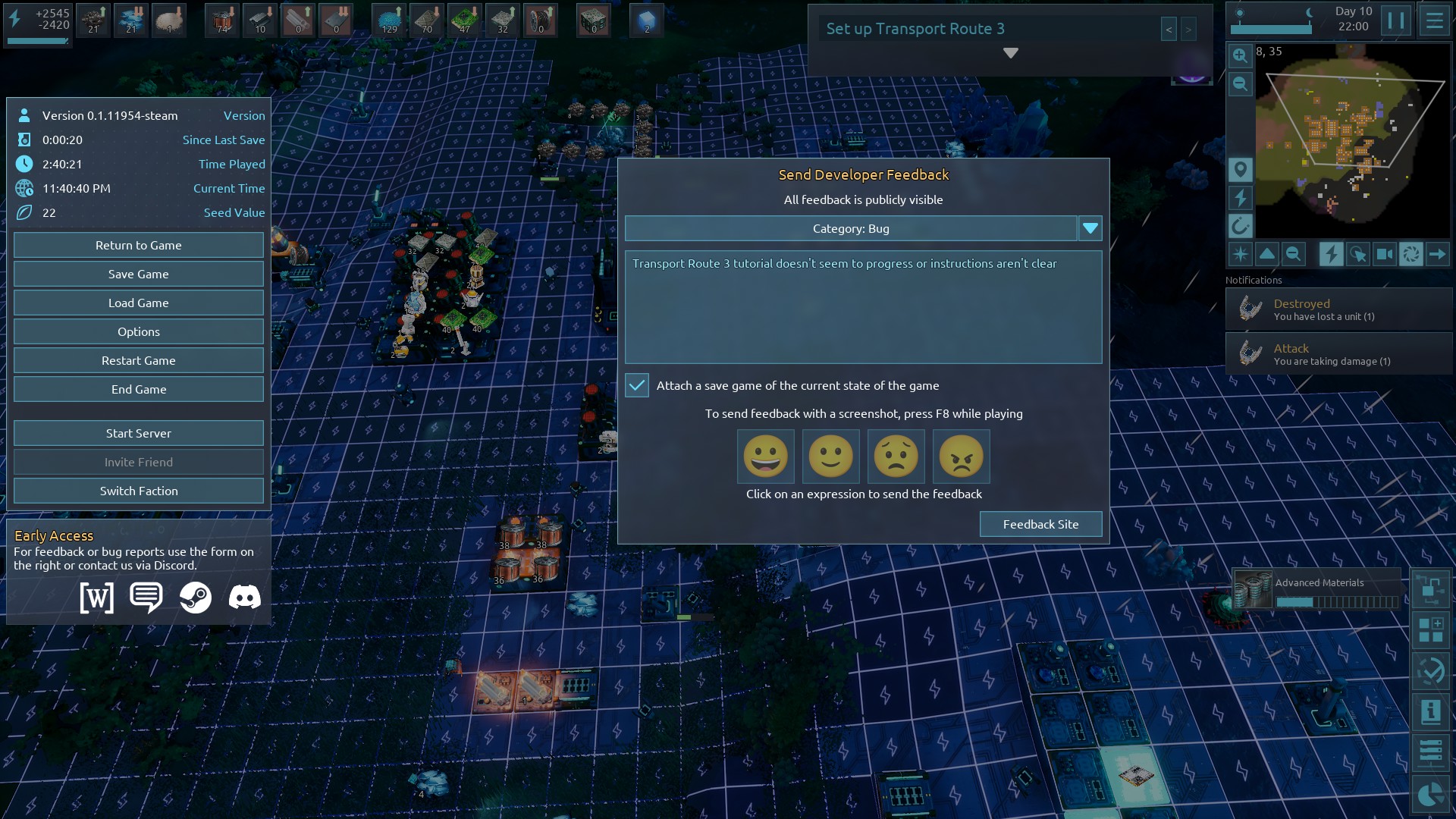Open the Feedback Site

click(x=1040, y=524)
